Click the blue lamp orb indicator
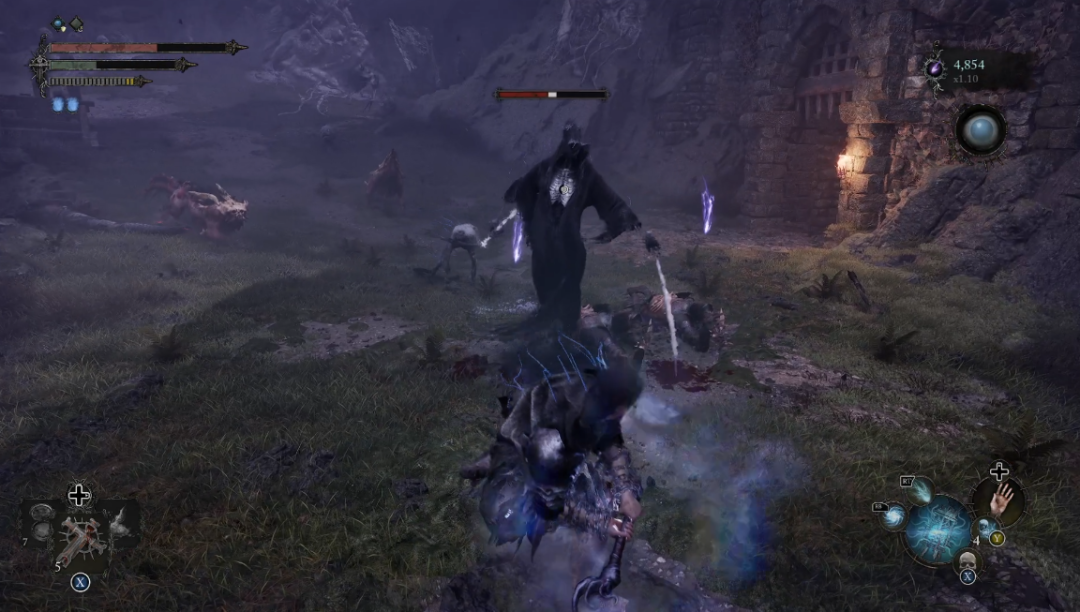 click(x=980, y=130)
